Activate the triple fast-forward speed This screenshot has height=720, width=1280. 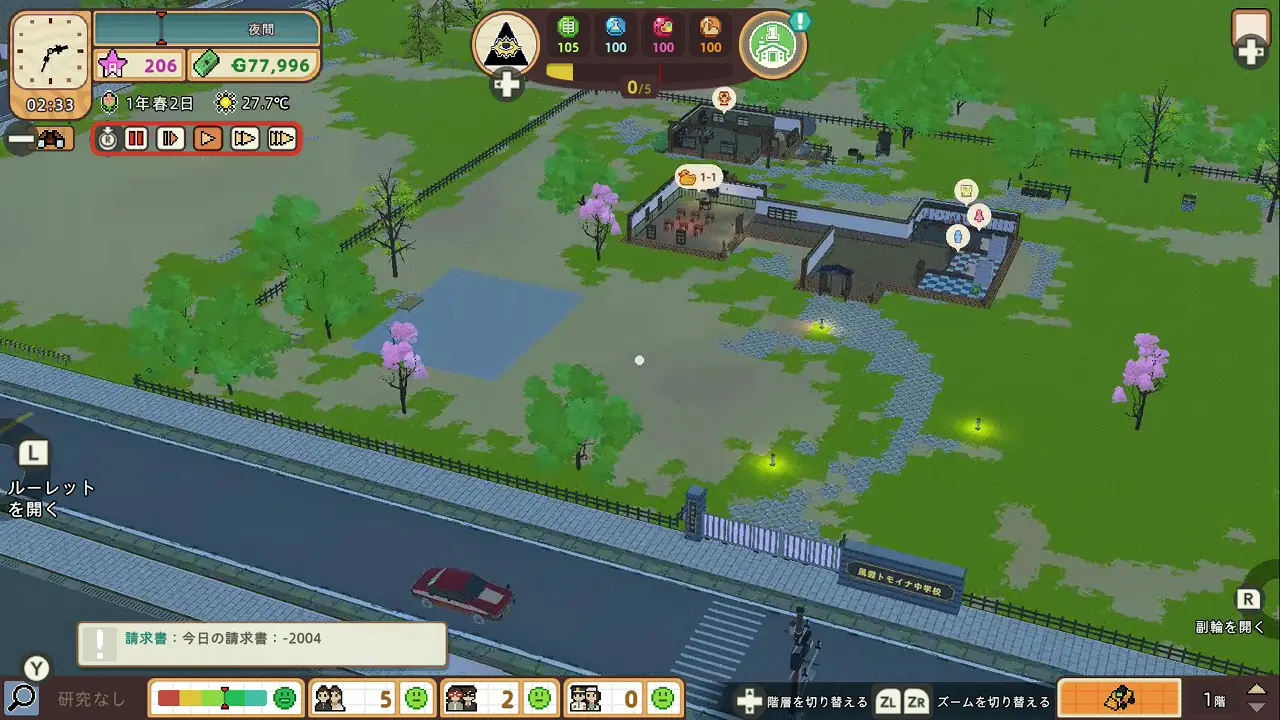(282, 139)
